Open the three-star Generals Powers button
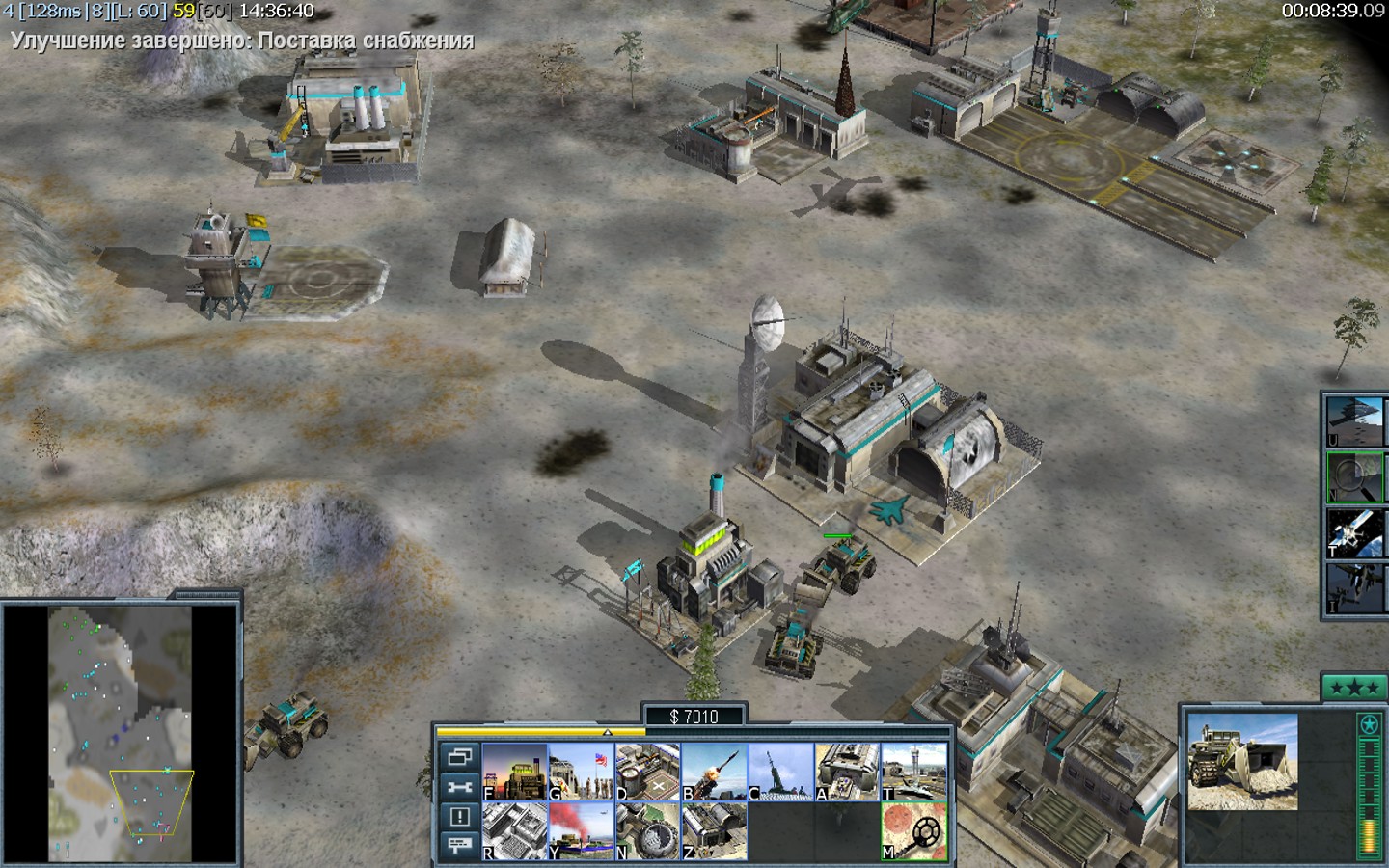Viewport: 1389px width, 868px height. [x=1353, y=689]
